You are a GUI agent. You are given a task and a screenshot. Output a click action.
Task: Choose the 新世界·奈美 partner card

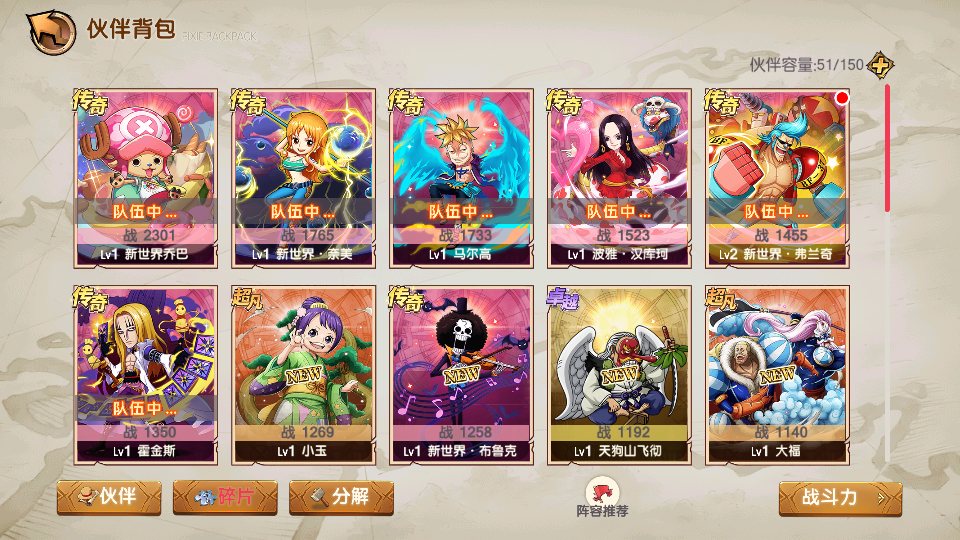304,177
